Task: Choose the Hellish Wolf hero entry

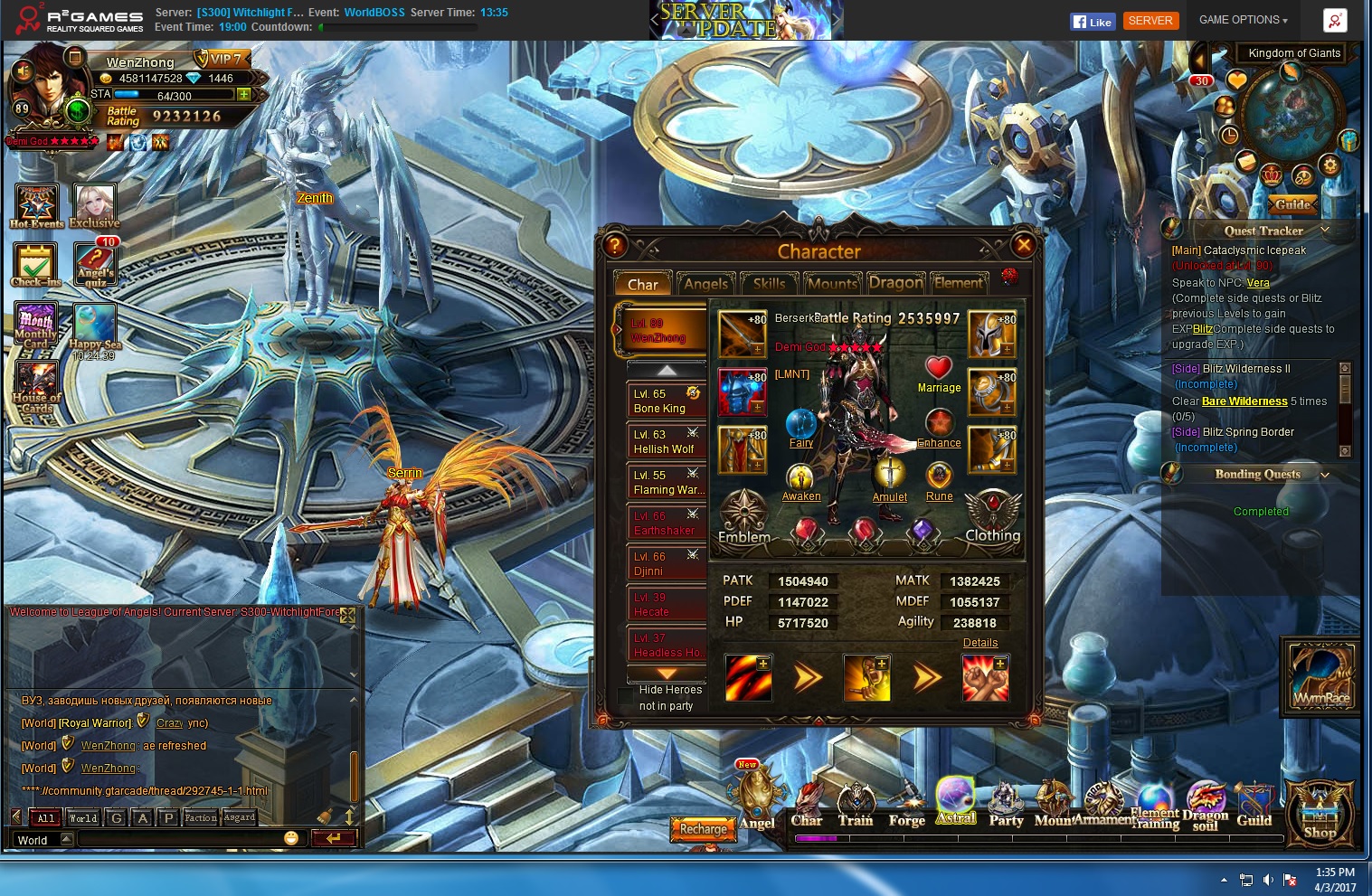Action: (x=667, y=441)
